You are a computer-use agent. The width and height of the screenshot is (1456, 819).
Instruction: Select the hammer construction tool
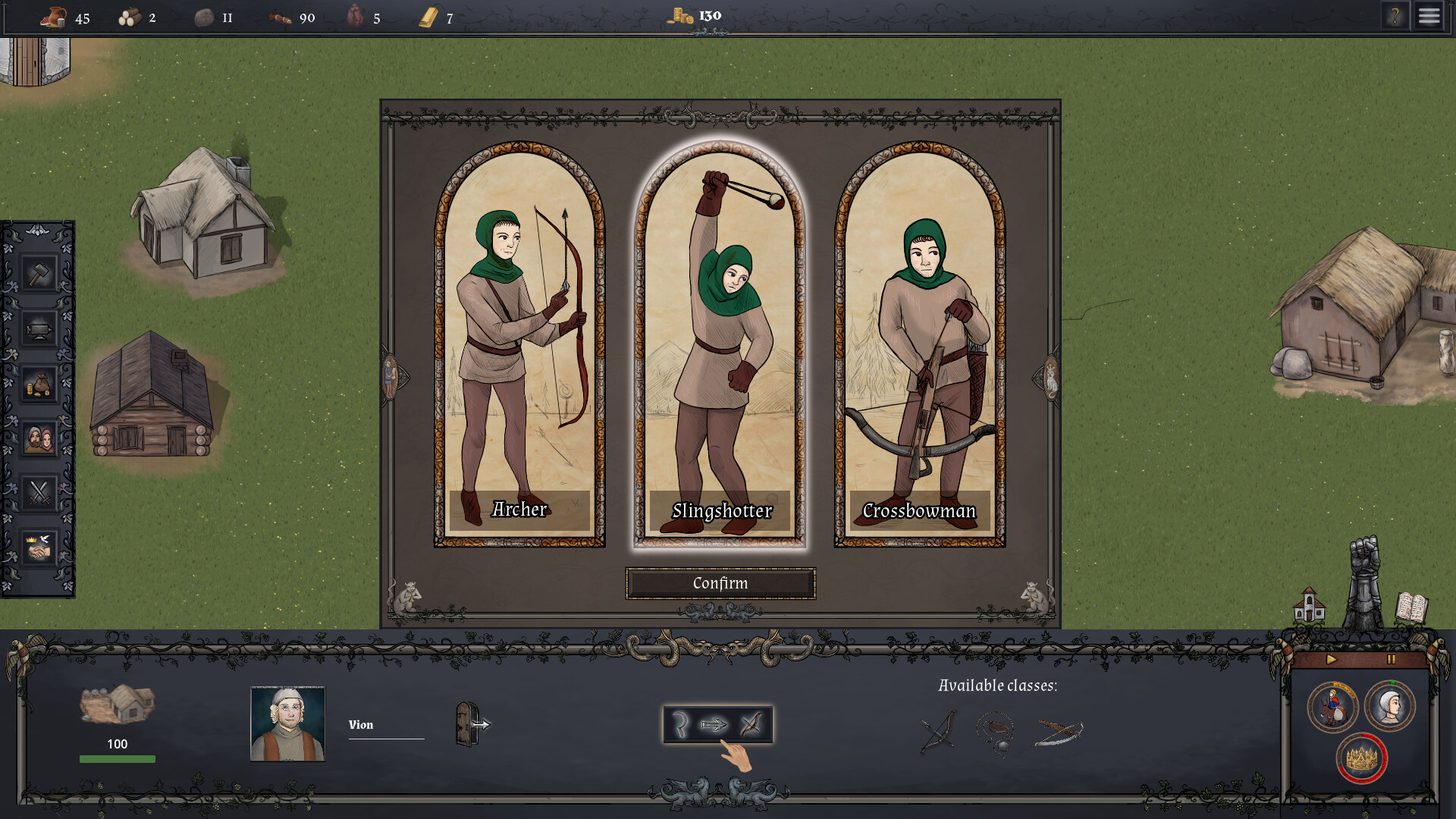[x=39, y=271]
